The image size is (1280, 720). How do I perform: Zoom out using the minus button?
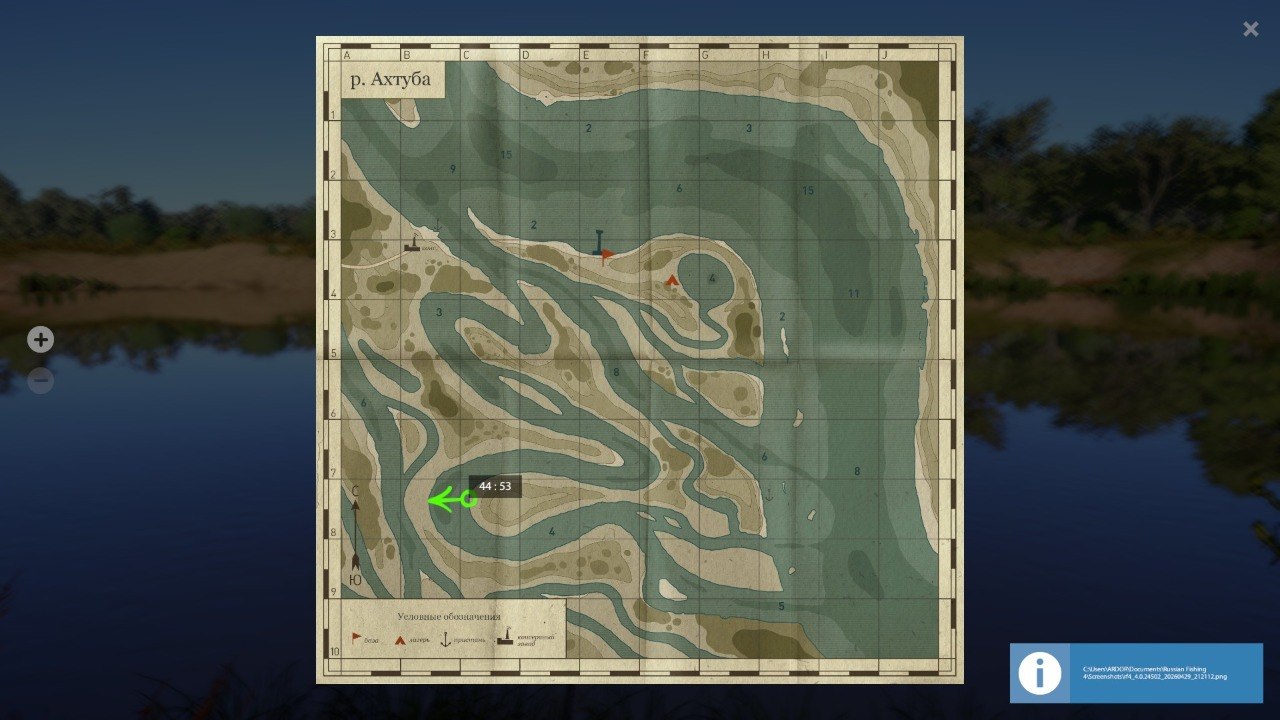pyautogui.click(x=40, y=380)
